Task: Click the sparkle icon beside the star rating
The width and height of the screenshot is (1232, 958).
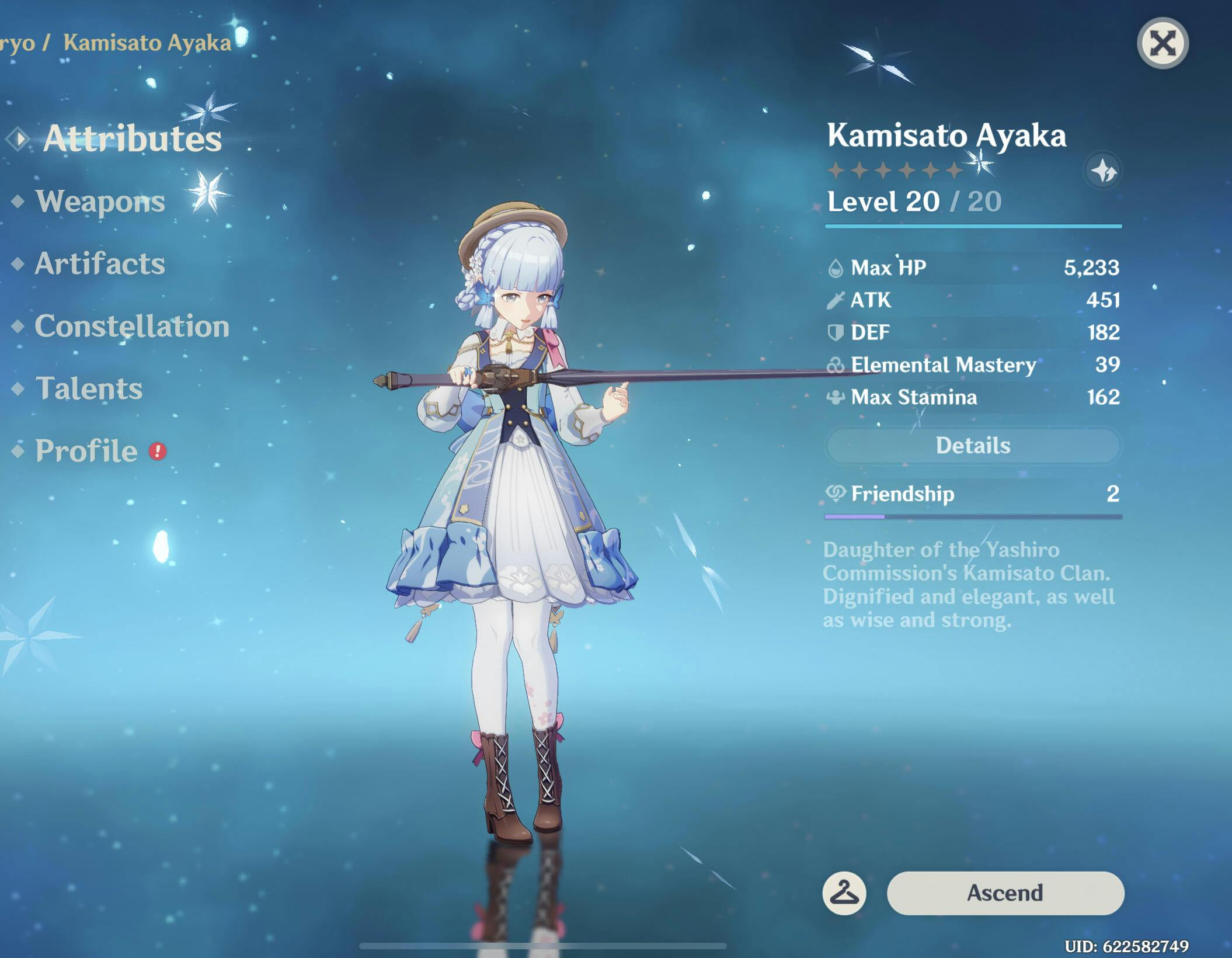Action: [x=1103, y=171]
